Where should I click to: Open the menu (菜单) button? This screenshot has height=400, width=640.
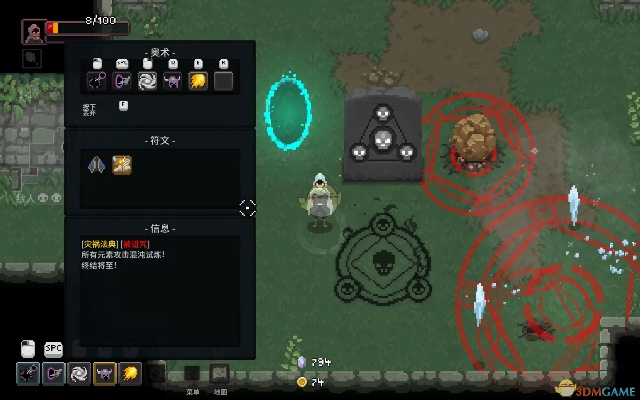click(192, 374)
